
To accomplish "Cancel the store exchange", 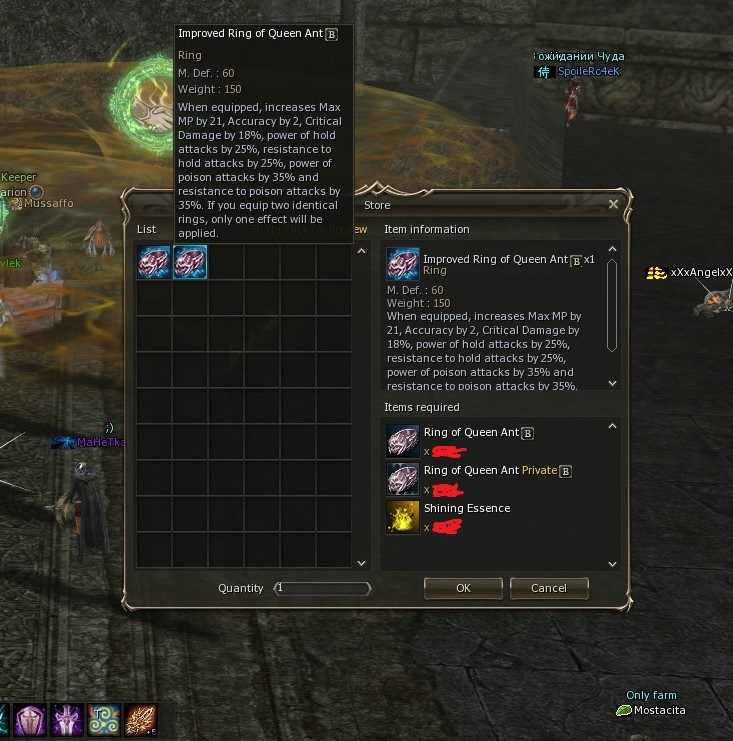I will click(x=548, y=588).
